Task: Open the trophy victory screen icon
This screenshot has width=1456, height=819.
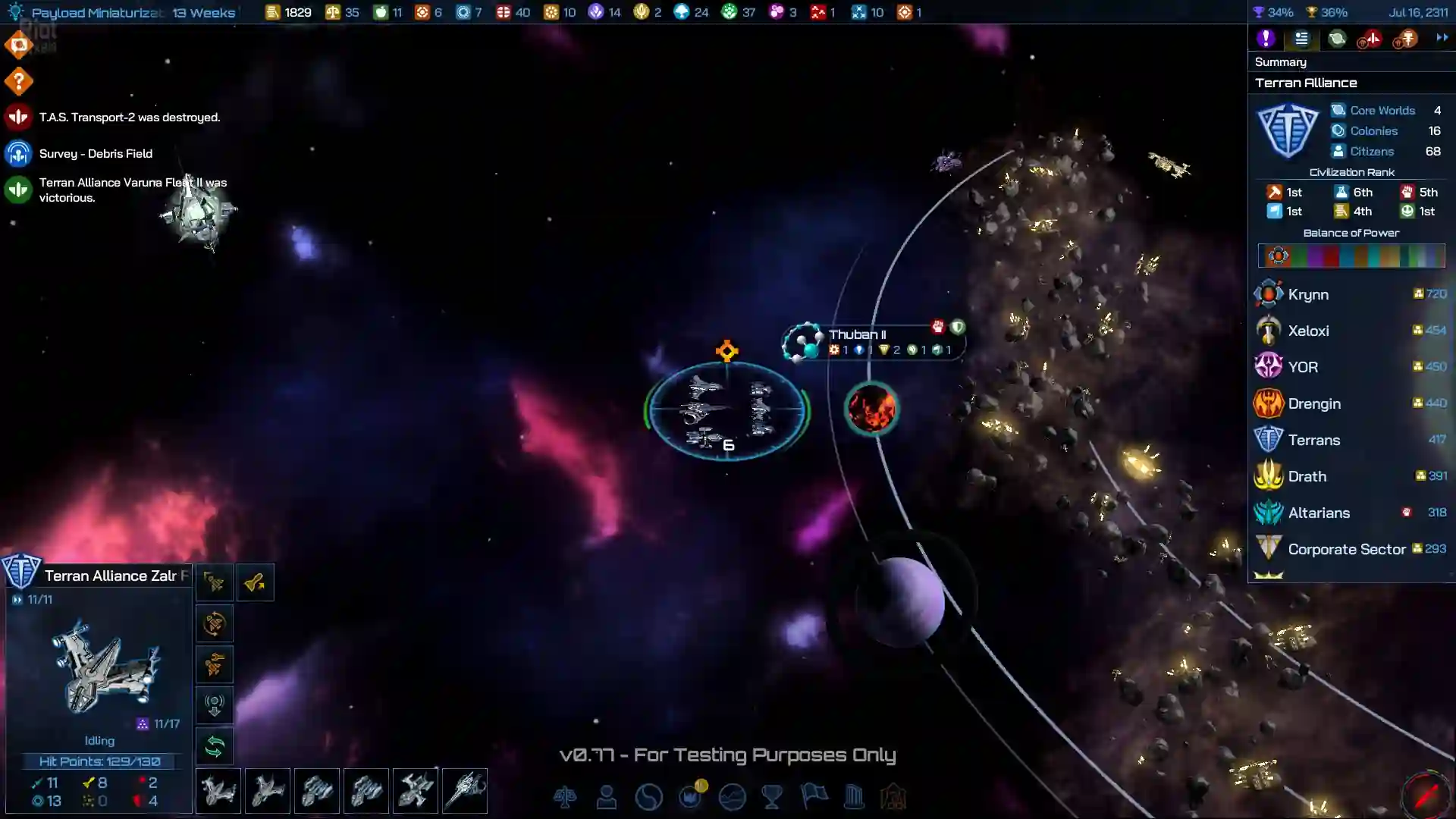Action: point(772,797)
